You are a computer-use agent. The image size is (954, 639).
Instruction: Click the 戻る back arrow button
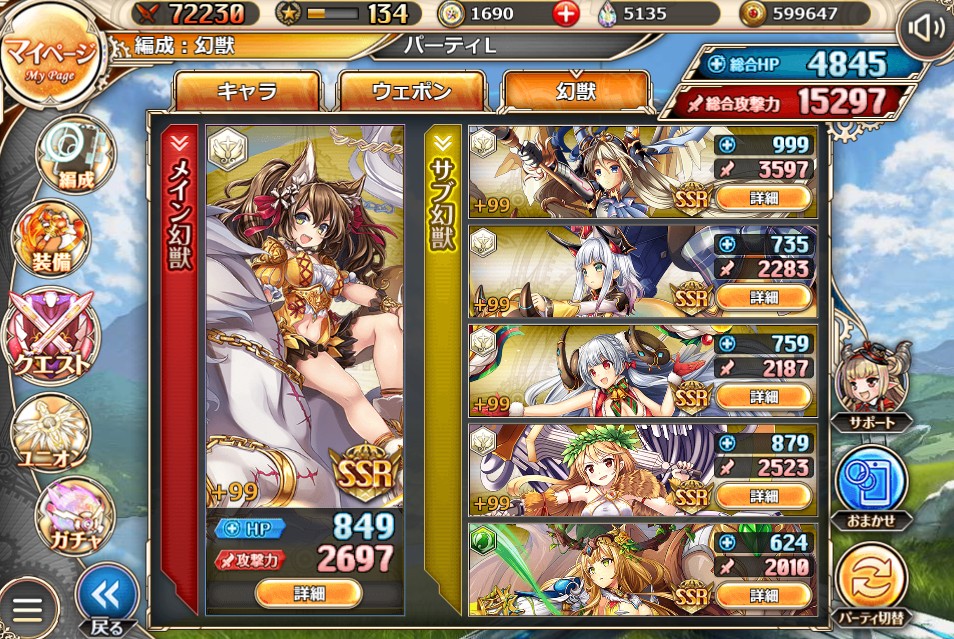pyautogui.click(x=106, y=599)
